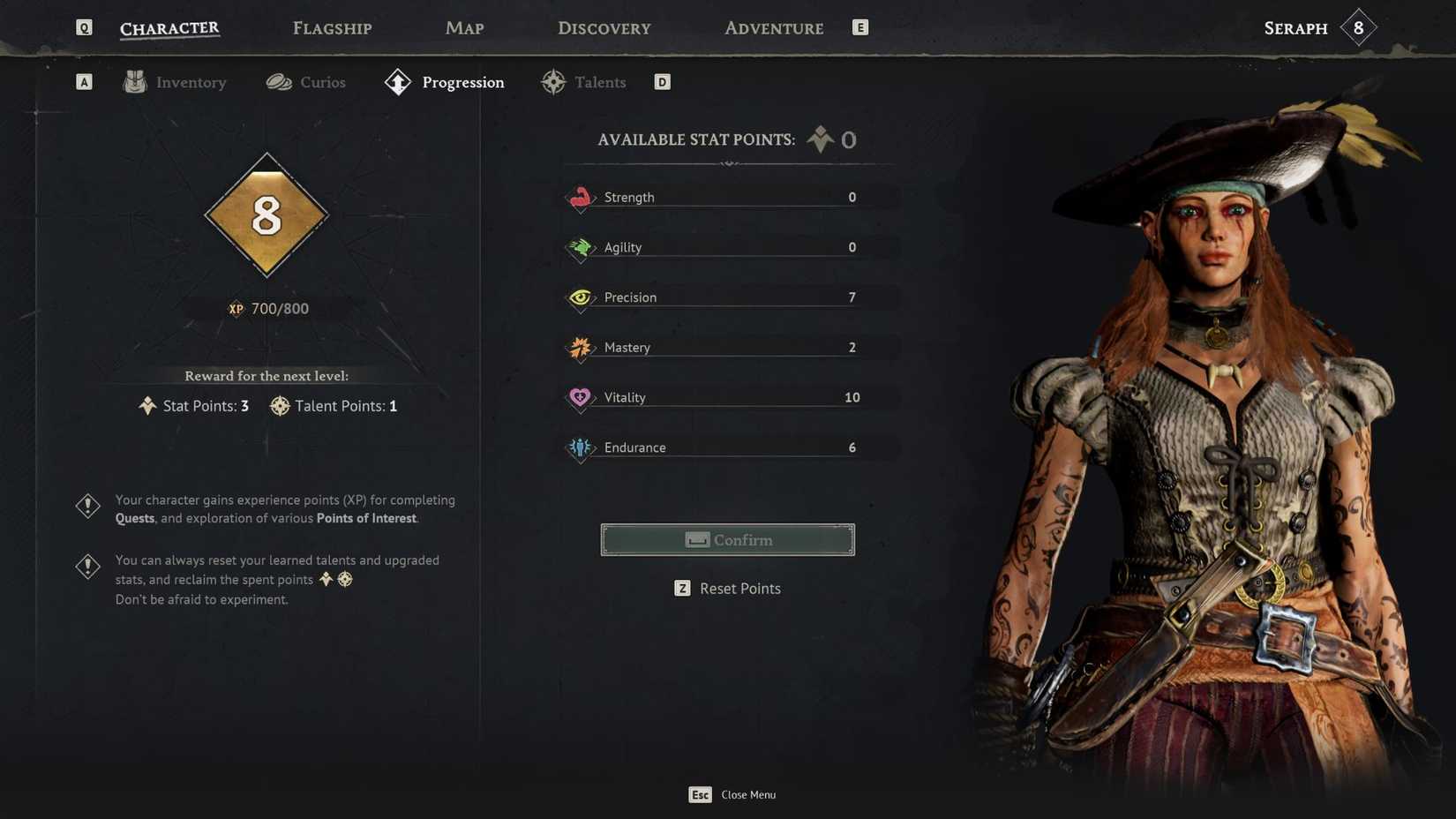The width and height of the screenshot is (1456, 819).
Task: Click the Agility feather icon
Action: pos(580,247)
